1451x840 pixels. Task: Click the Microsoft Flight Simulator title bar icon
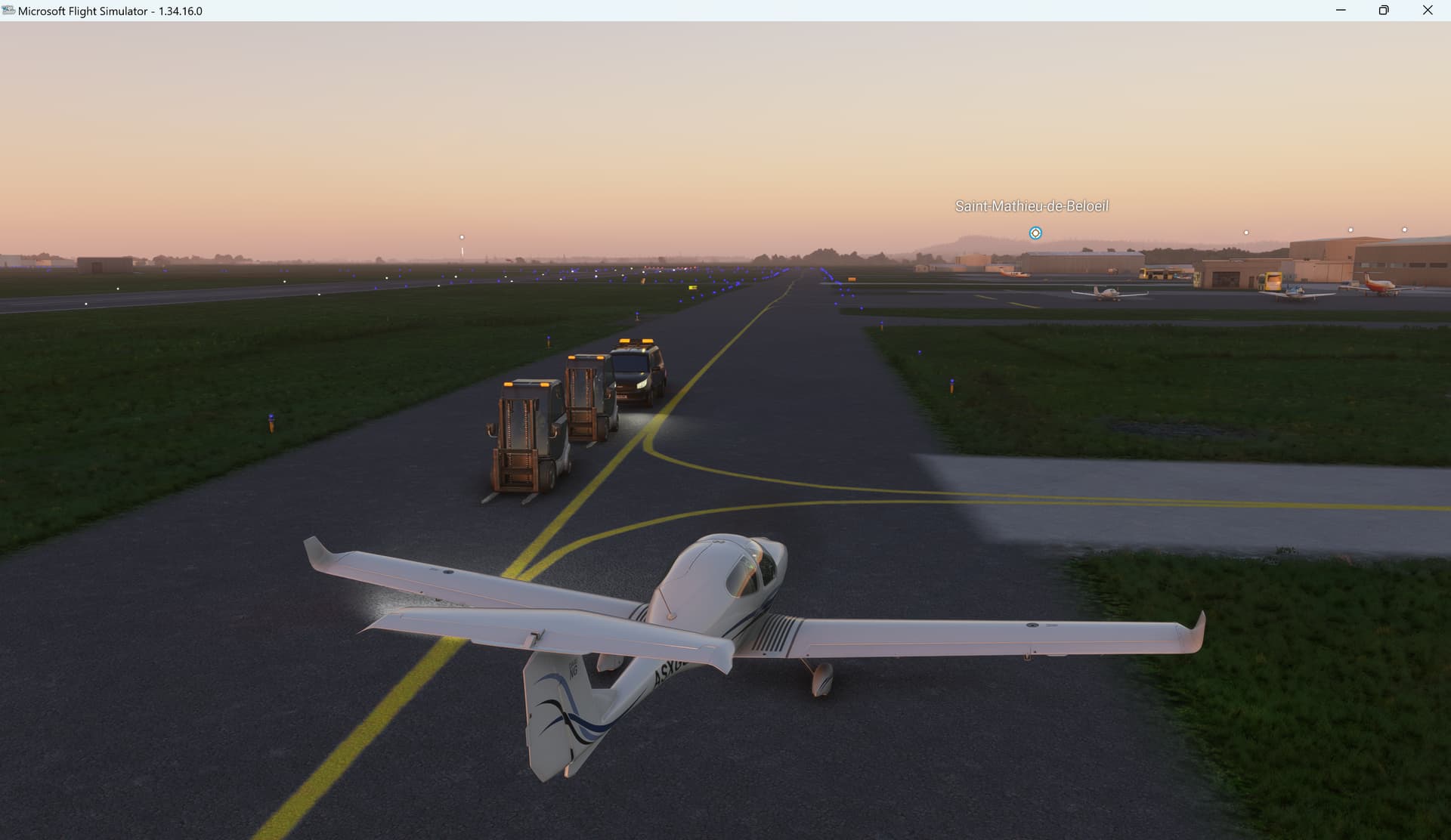(x=8, y=11)
